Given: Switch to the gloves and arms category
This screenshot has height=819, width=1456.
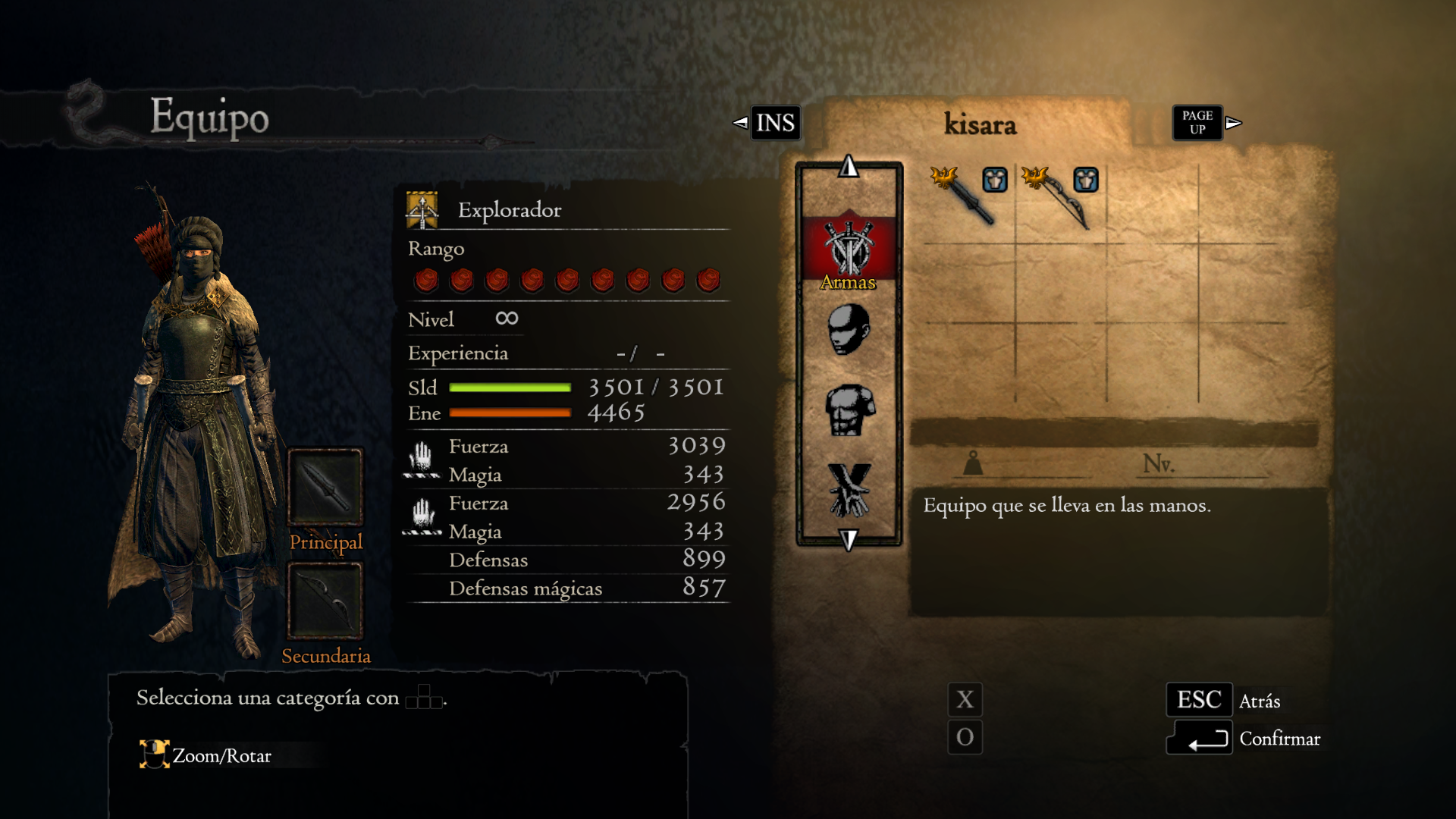Looking at the screenshot, I should click(x=849, y=490).
